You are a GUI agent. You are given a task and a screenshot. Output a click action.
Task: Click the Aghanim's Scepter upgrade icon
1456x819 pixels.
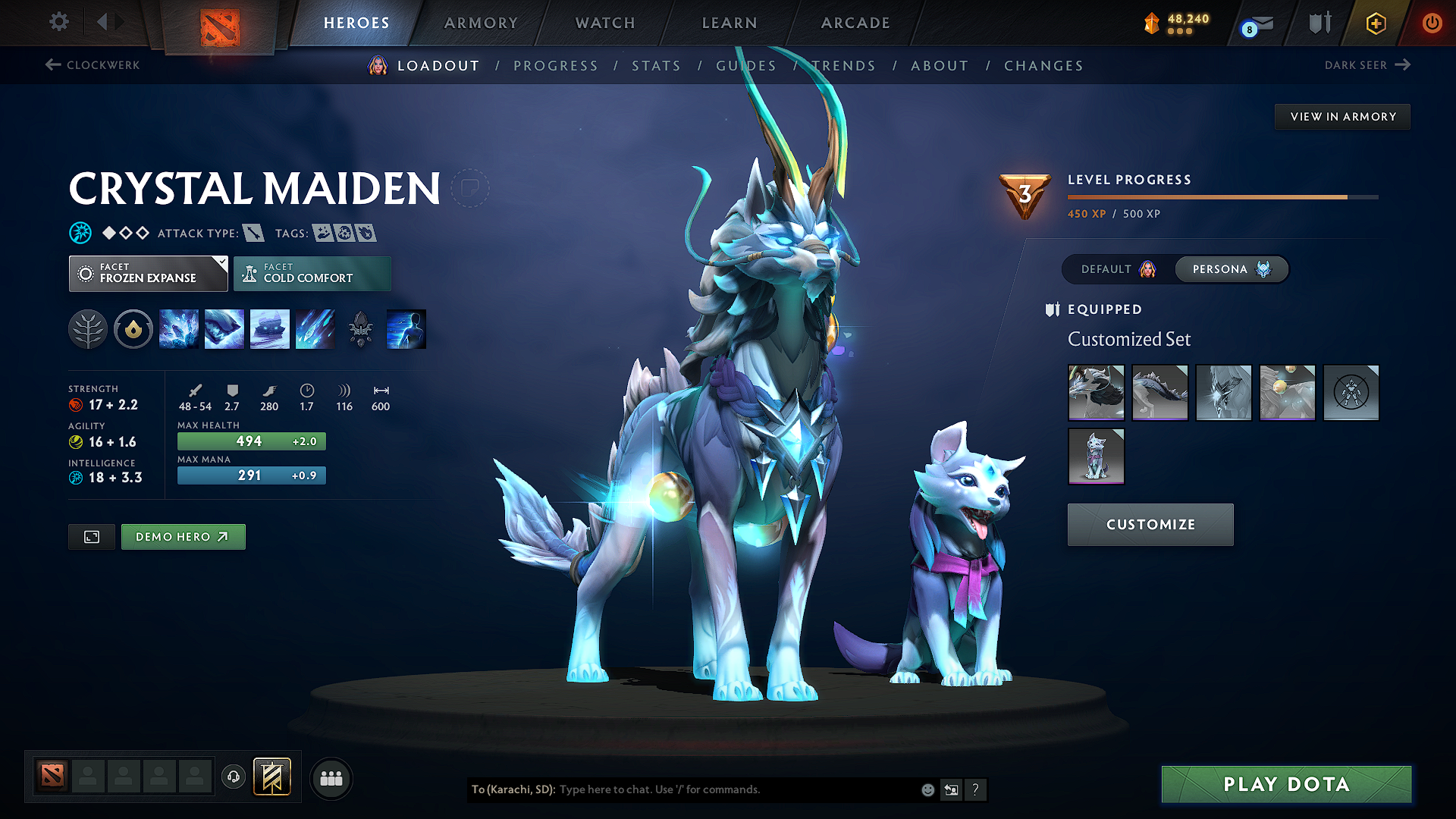point(361,328)
